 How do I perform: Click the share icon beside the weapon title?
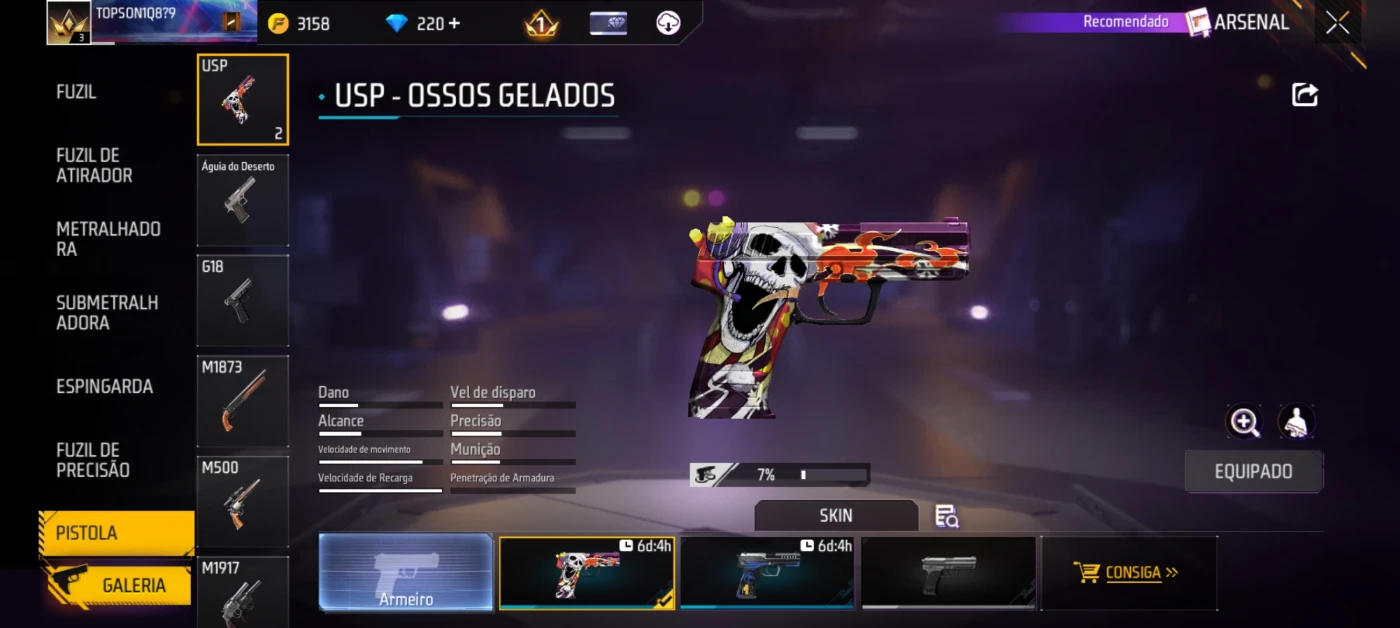[x=1305, y=95]
